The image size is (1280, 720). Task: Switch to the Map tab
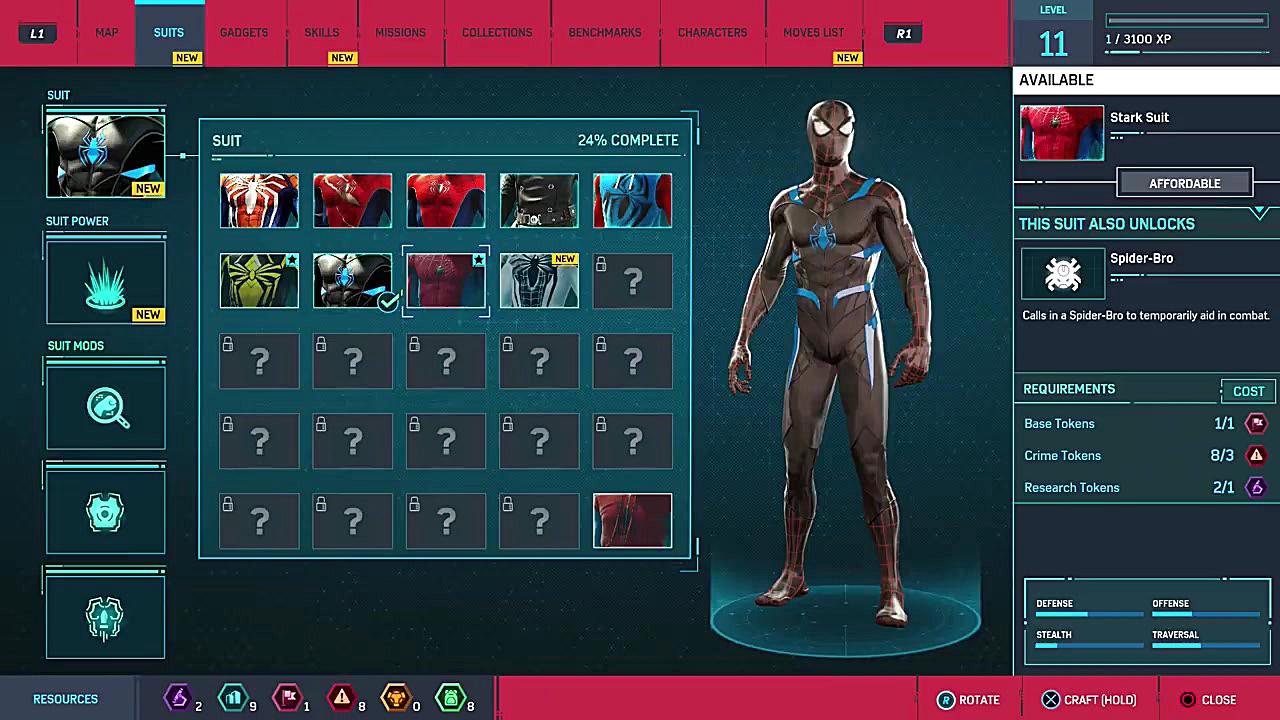(x=106, y=33)
